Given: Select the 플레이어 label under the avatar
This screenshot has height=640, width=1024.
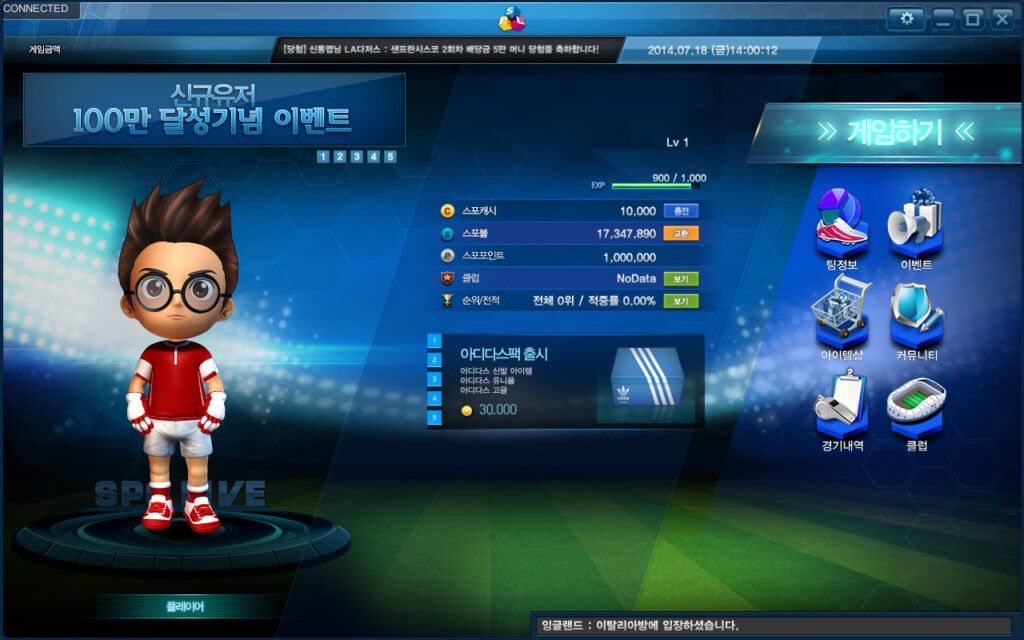Looking at the screenshot, I should 184,606.
